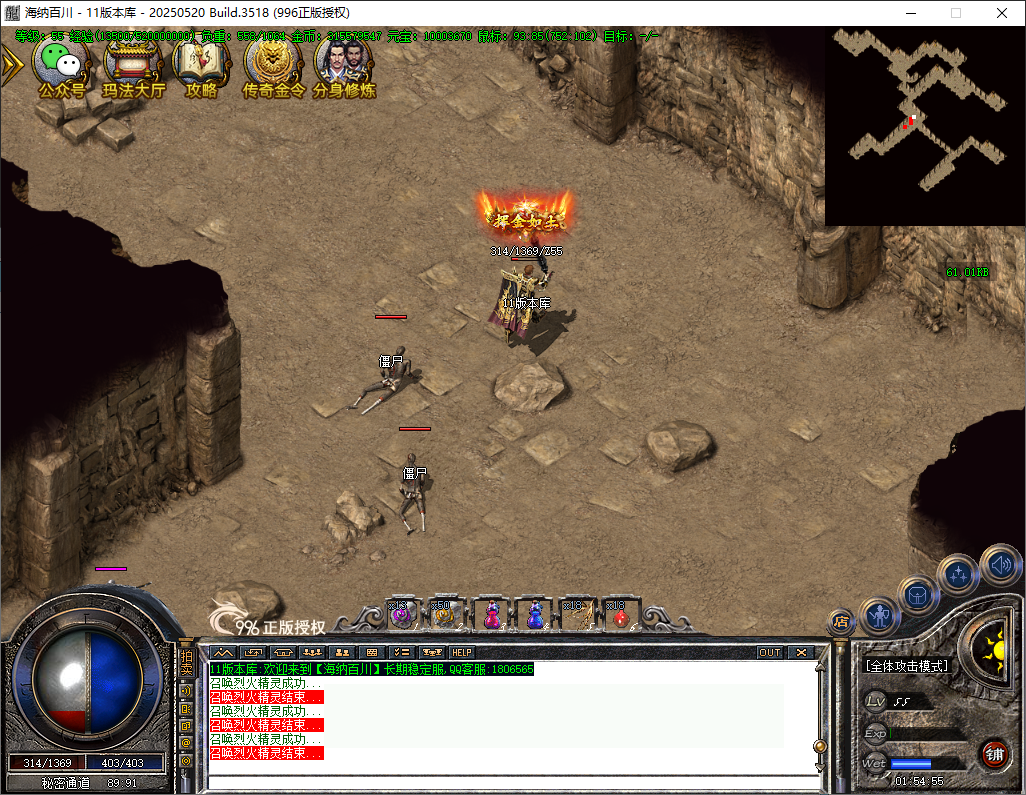Toggle sound with the speaker button
The image size is (1026, 795).
tap(999, 565)
